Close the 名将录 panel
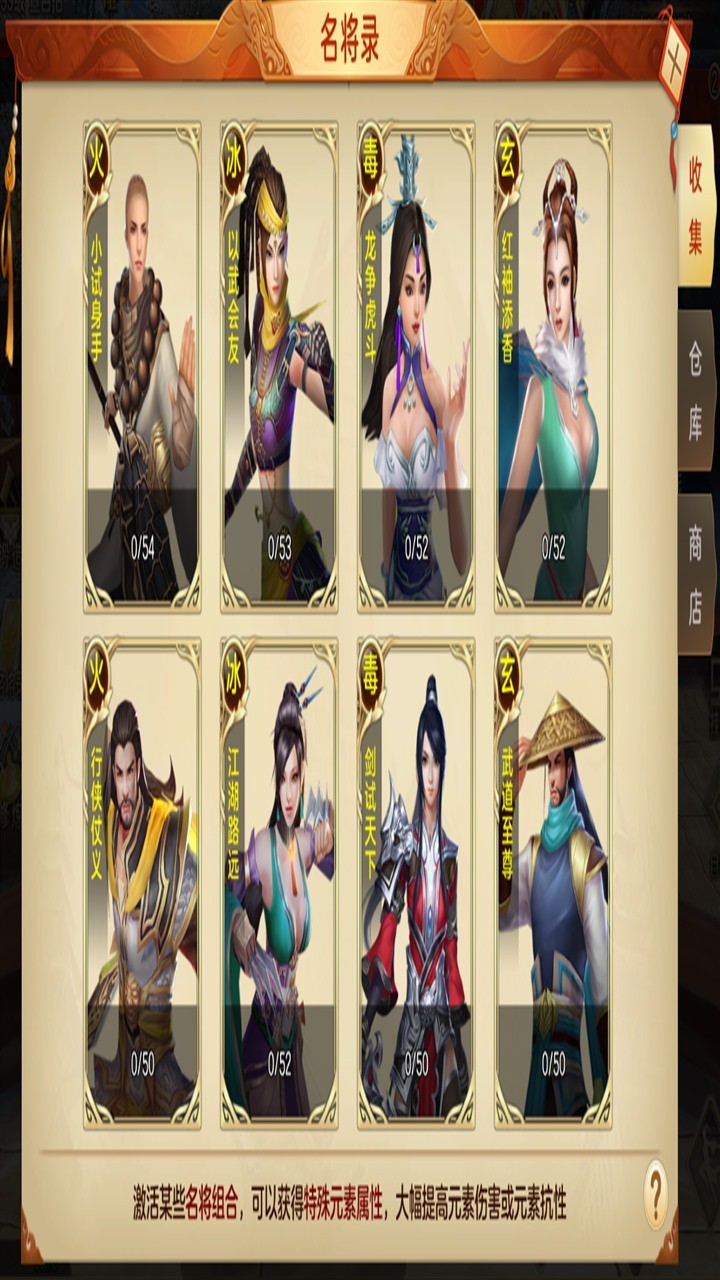The width and height of the screenshot is (720, 1280). click(x=674, y=54)
